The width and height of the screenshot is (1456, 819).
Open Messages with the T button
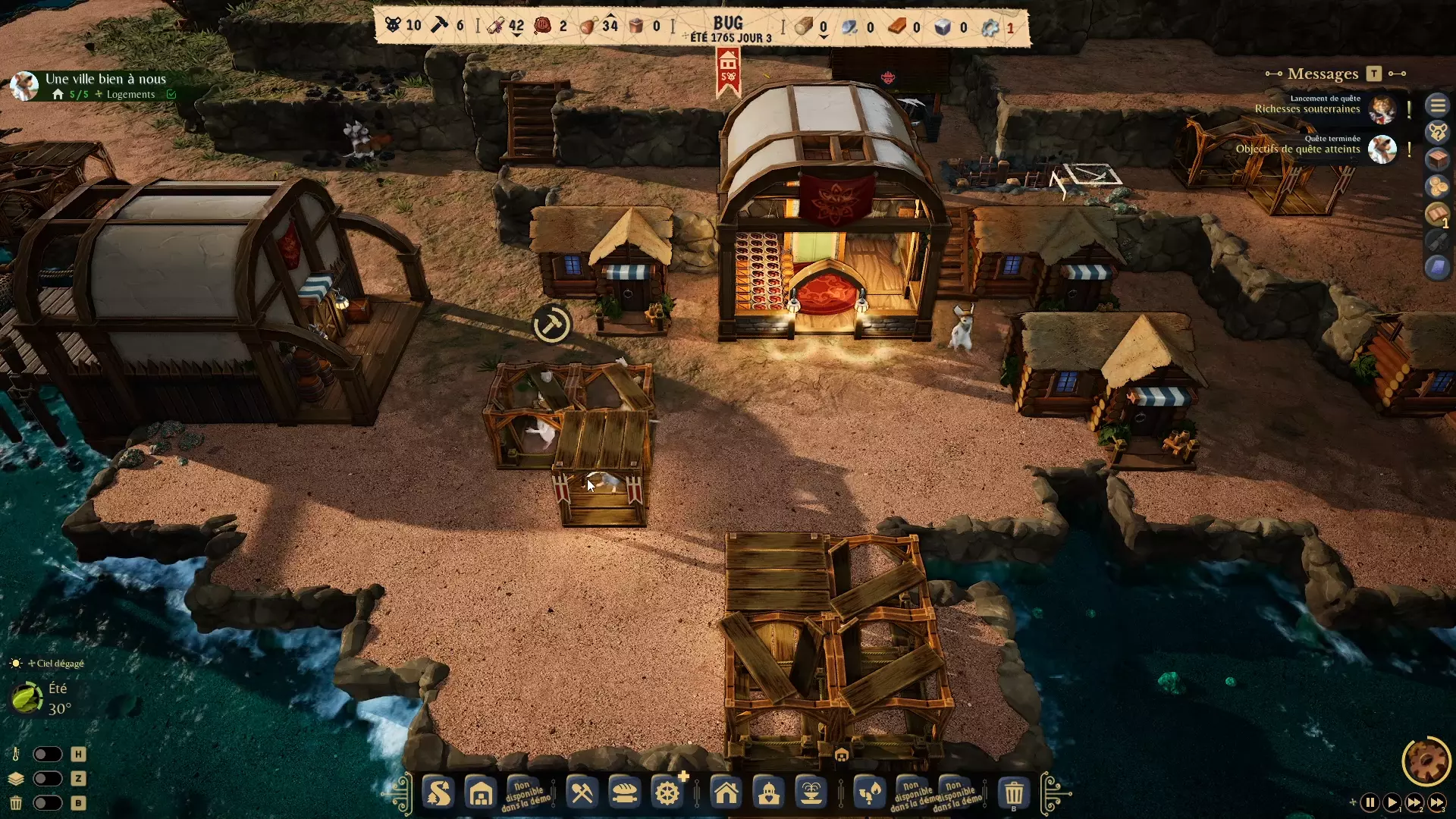point(1373,74)
